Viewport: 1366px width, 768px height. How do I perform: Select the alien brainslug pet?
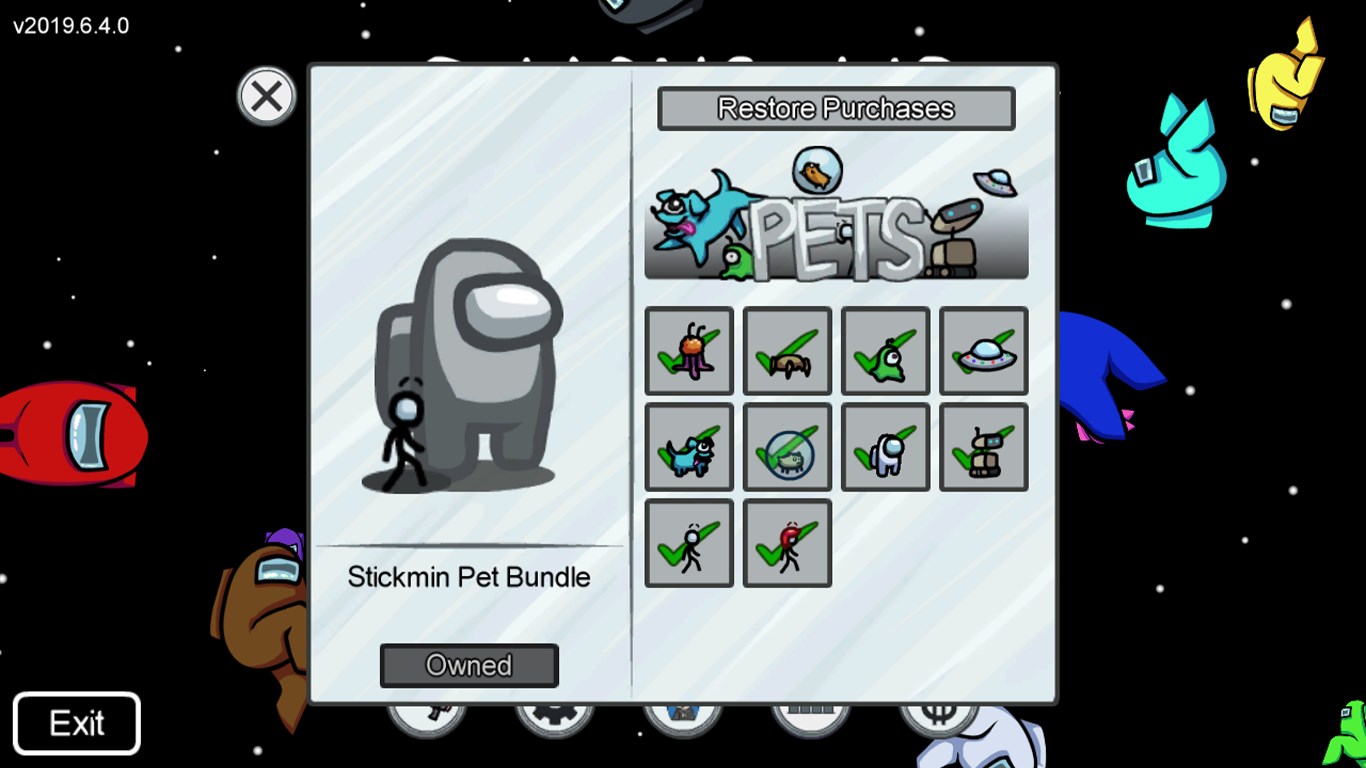pos(688,351)
